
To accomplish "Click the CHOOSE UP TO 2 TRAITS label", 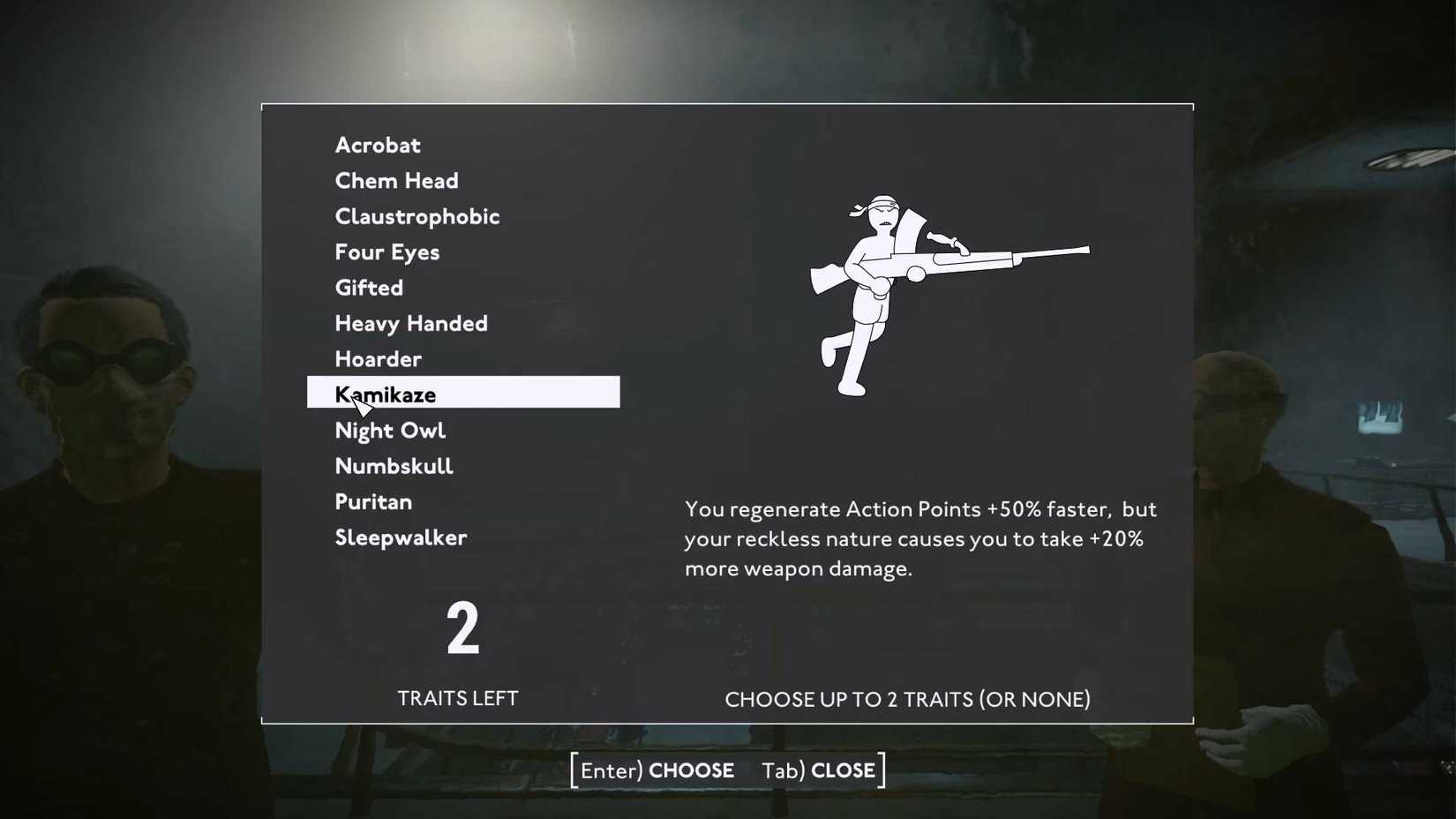I will 907,698.
